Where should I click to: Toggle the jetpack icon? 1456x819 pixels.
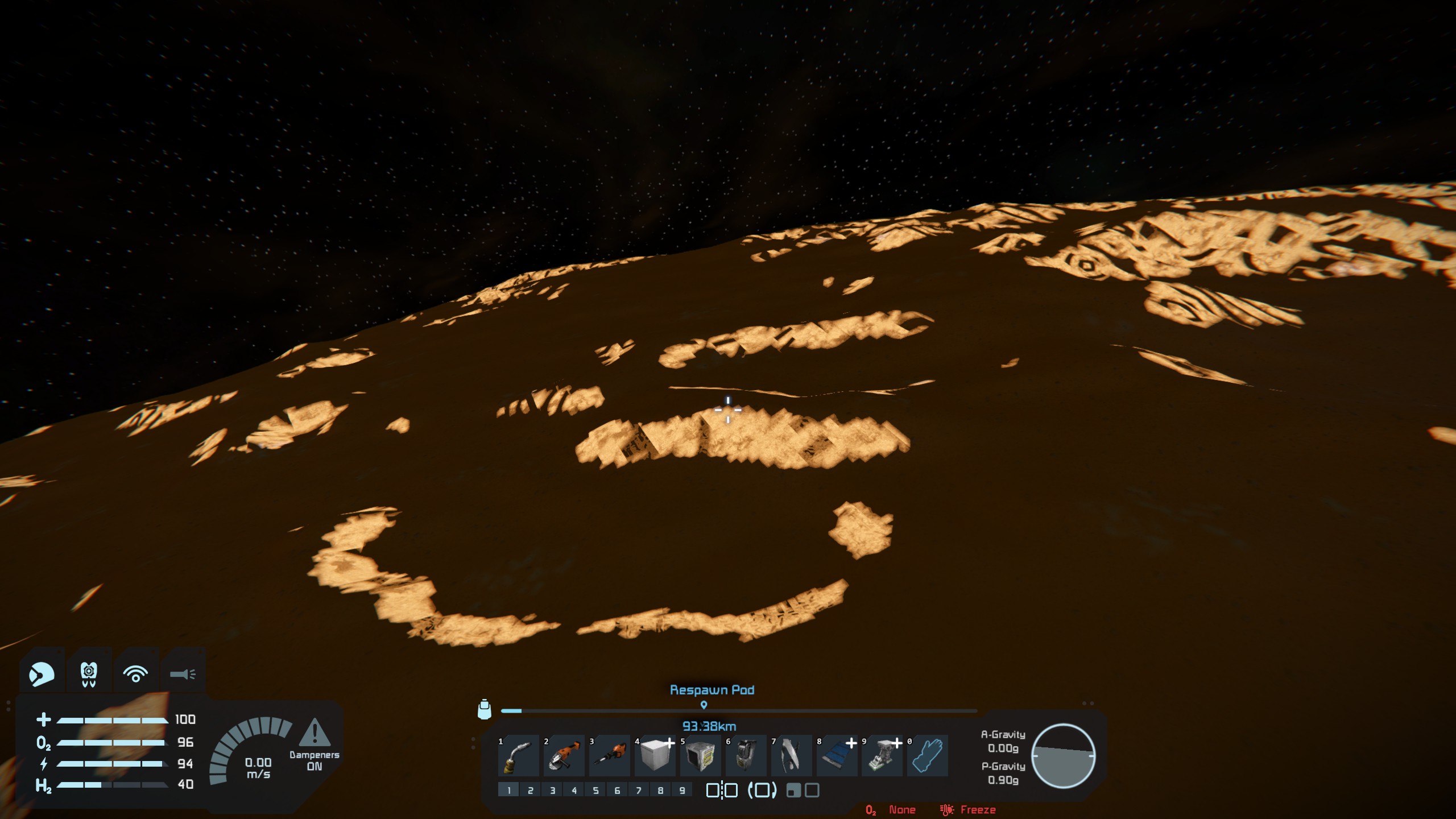coord(89,674)
